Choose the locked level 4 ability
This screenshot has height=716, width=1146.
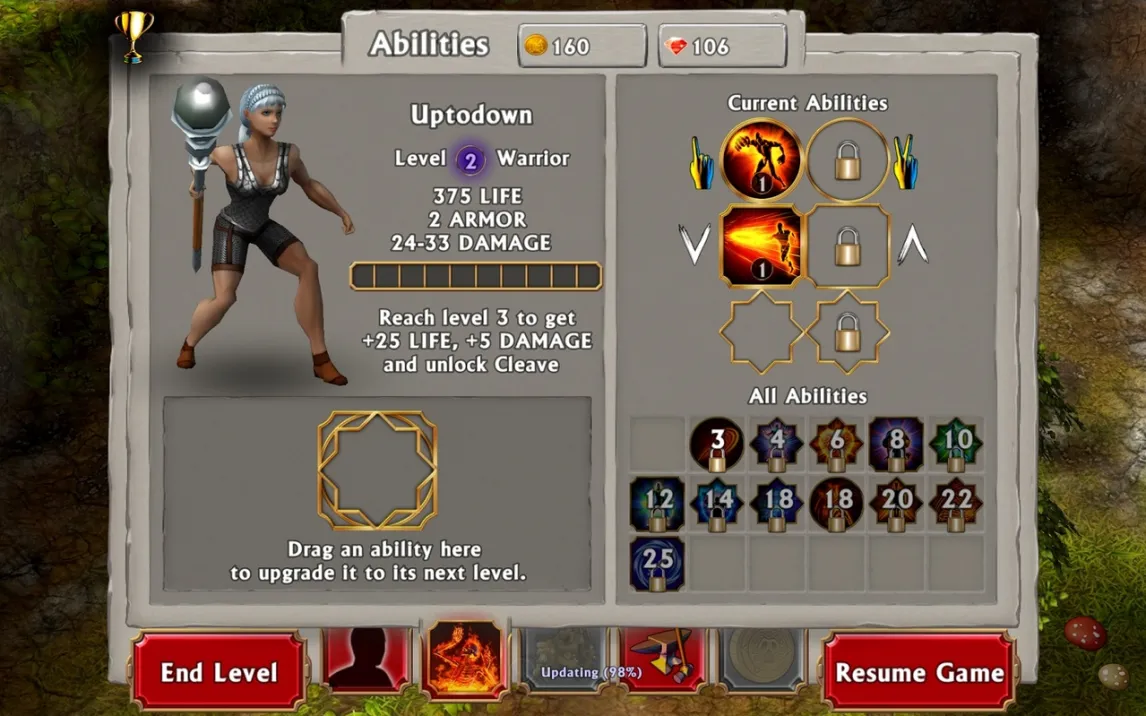(777, 445)
